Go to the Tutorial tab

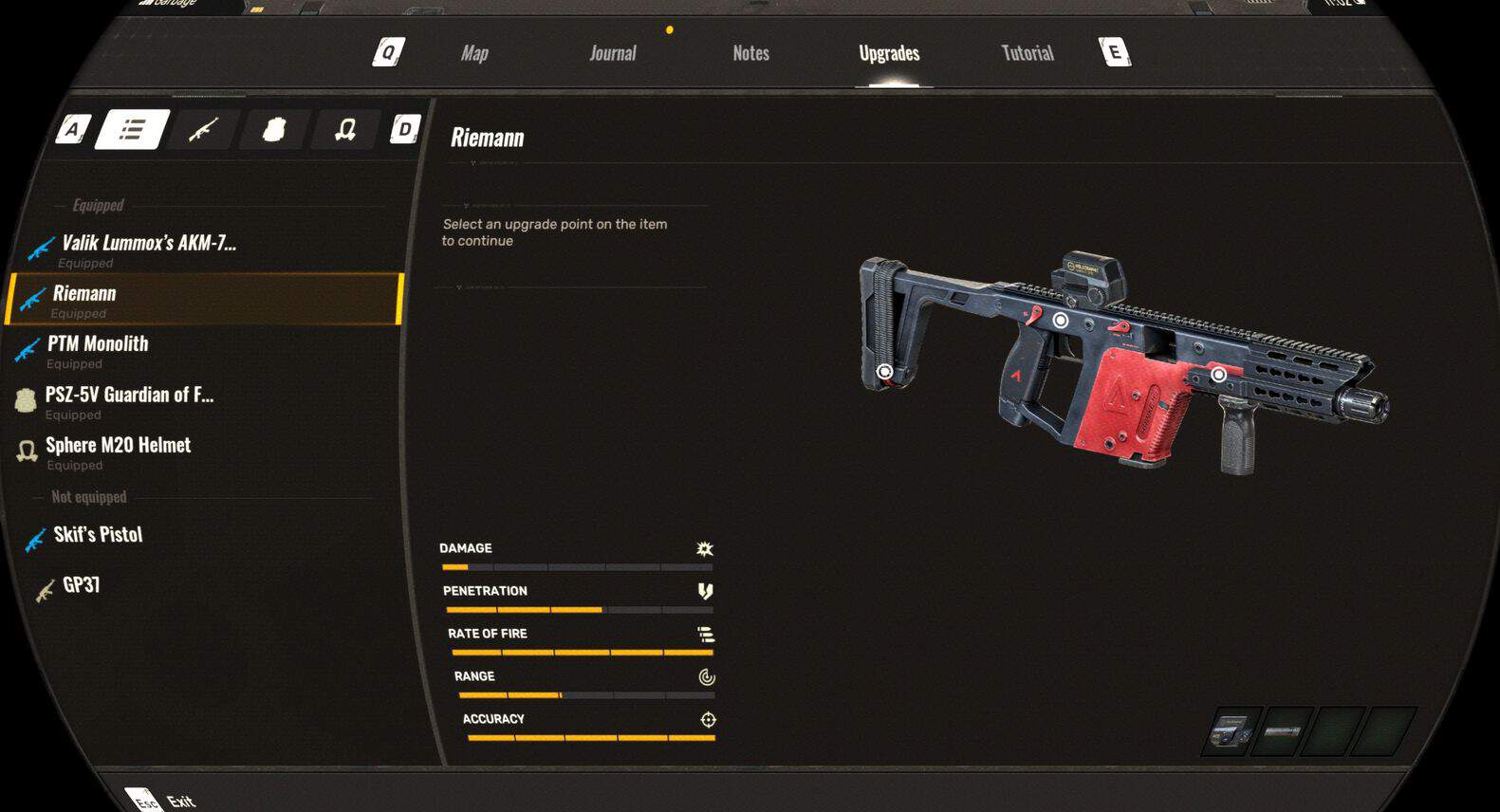[x=1028, y=53]
